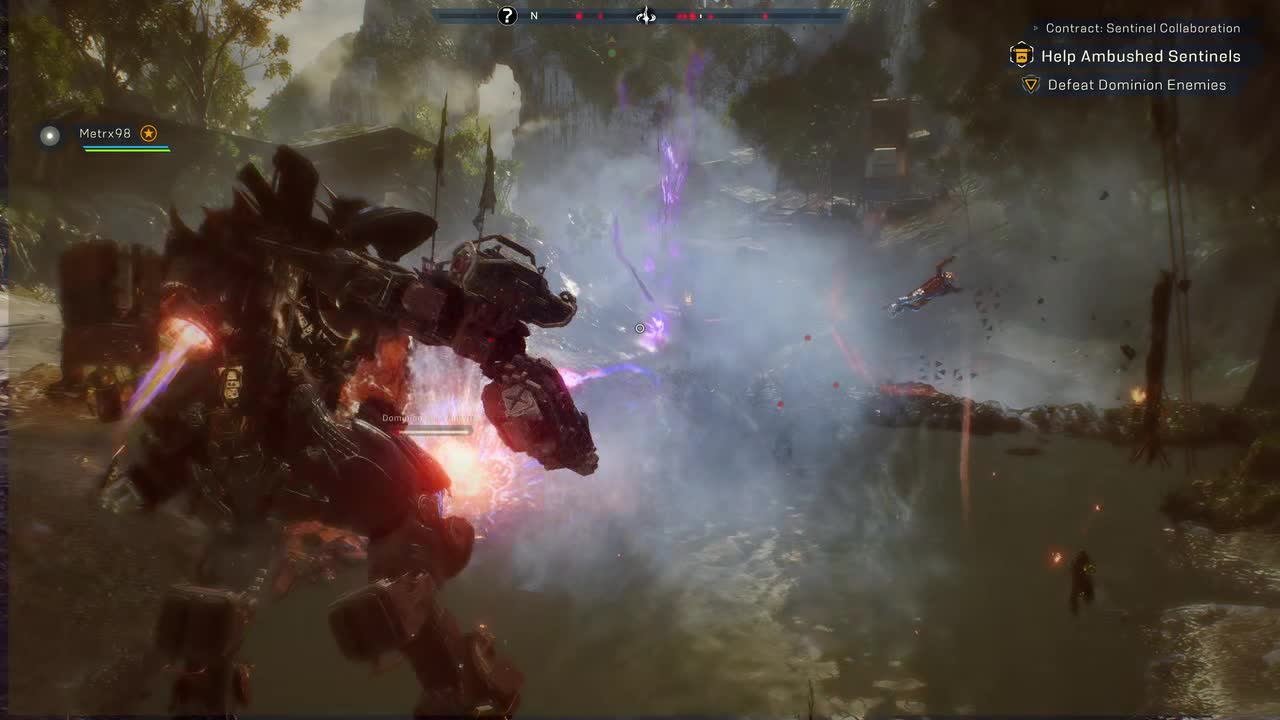Click the Metrx98 player nameplate

pos(104,133)
